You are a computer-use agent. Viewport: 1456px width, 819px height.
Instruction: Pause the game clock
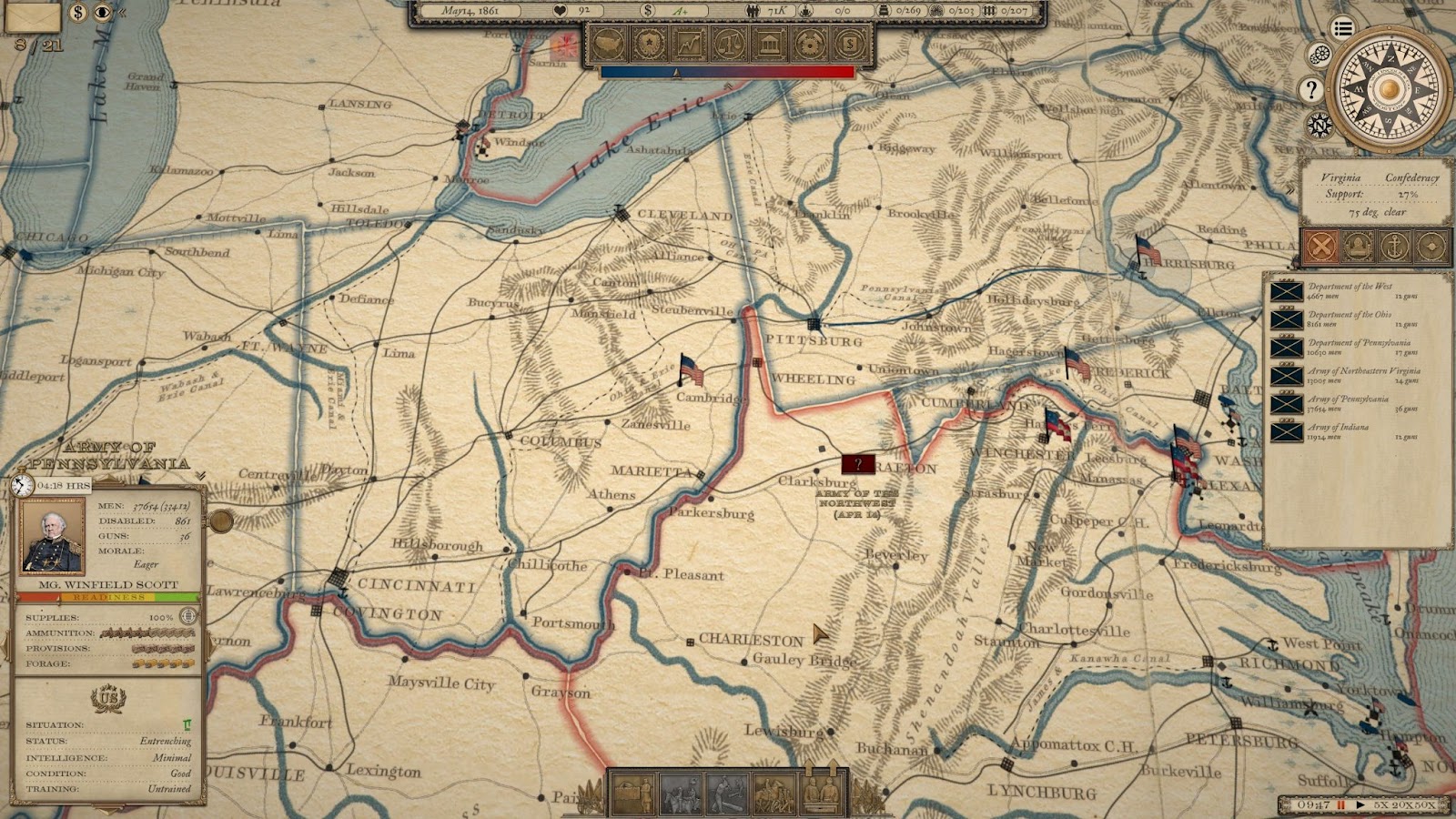point(1340,805)
